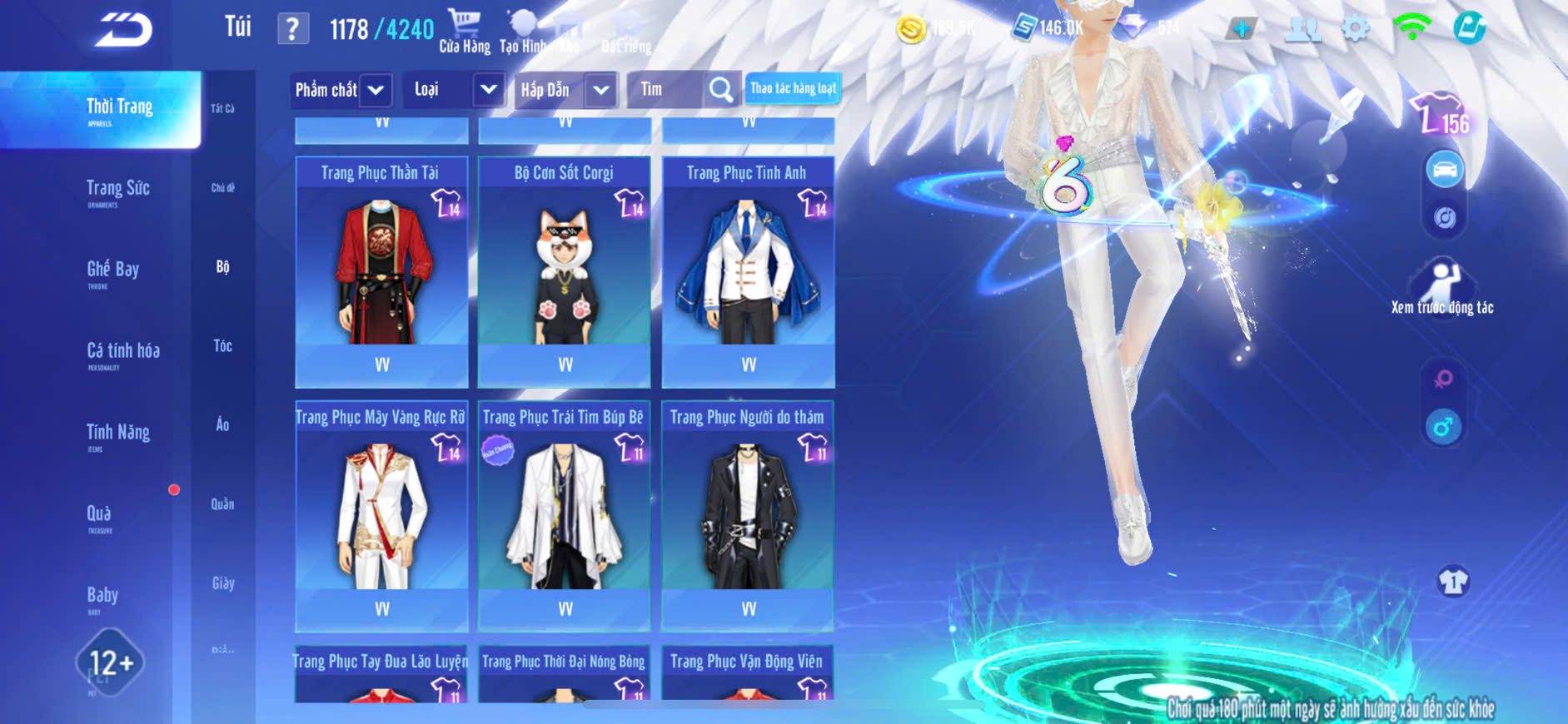Open Xem trước động tác preview
Viewport: 1568px width, 724px height.
tap(1442, 288)
